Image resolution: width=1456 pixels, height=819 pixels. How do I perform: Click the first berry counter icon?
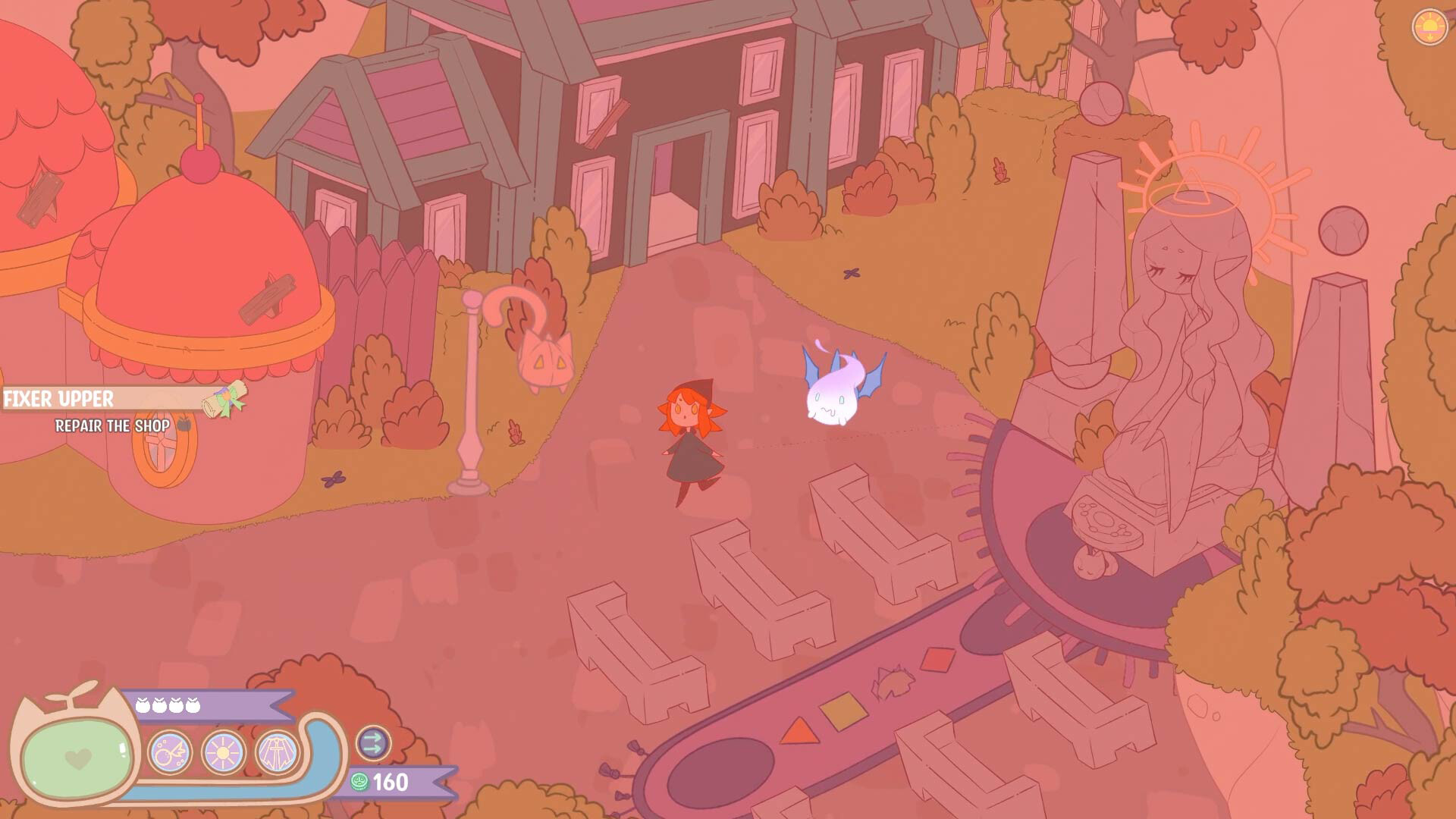pyautogui.click(x=144, y=705)
